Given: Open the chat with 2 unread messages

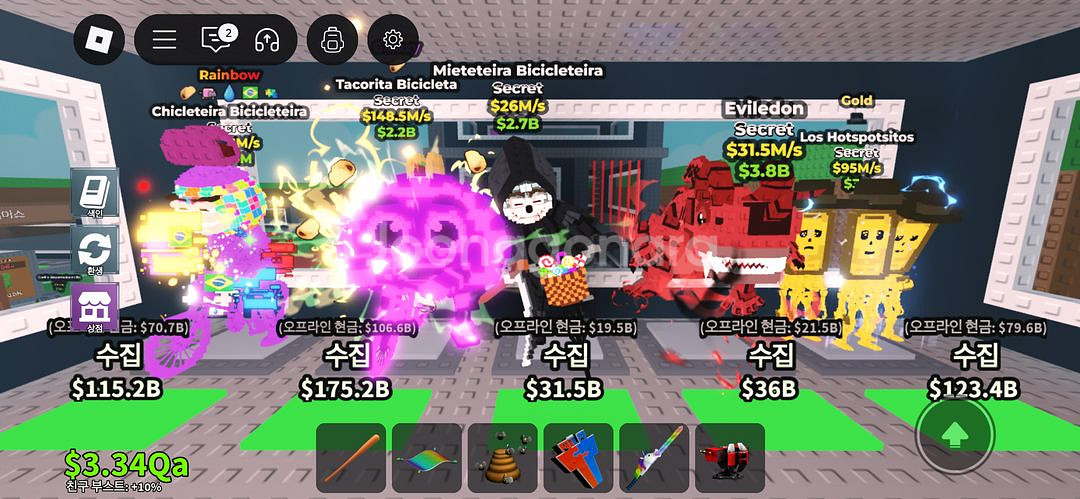Looking at the screenshot, I should (x=216, y=39).
